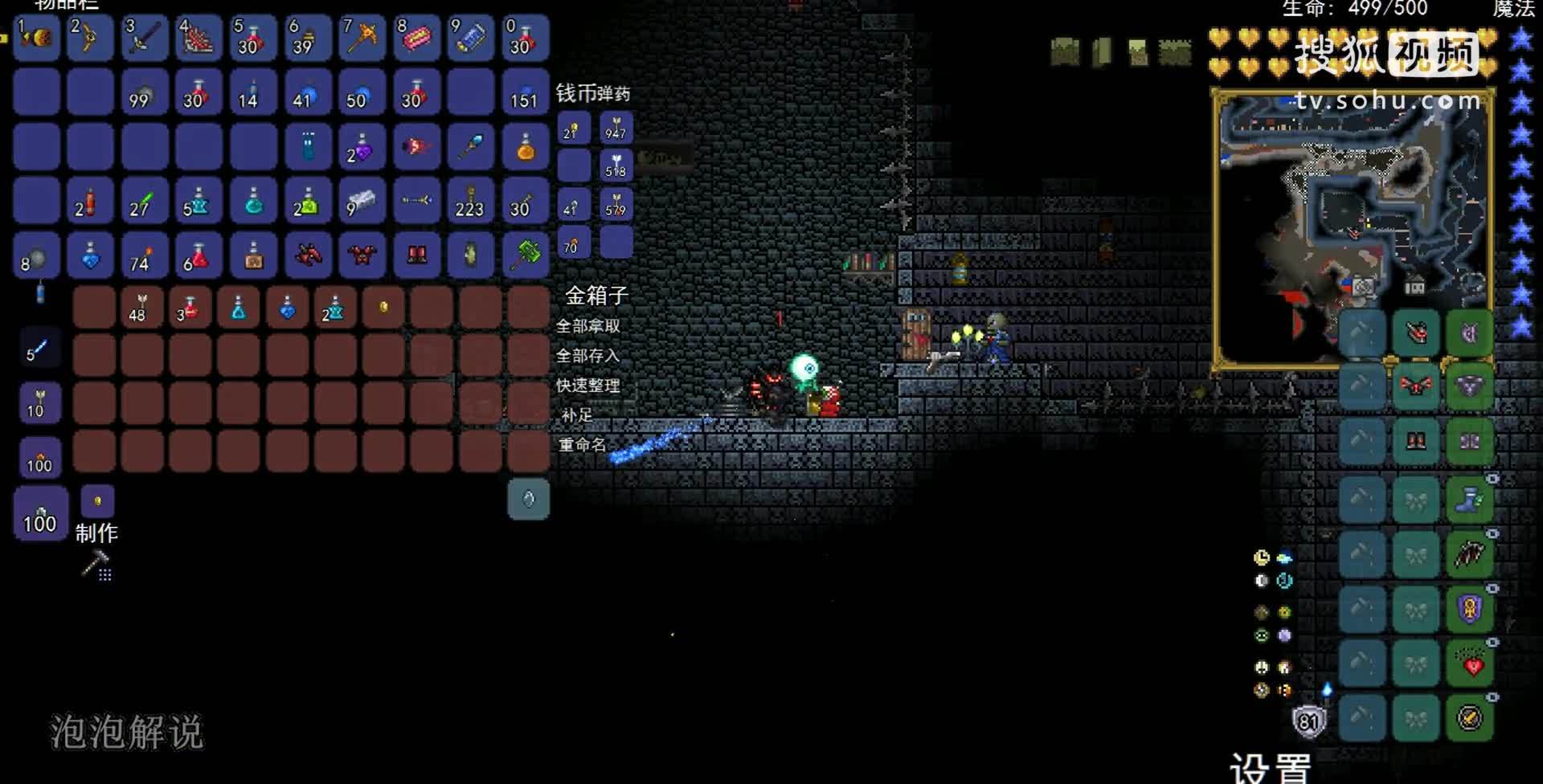Pick the bow in hotbar slot 2
Image resolution: width=1543 pixels, height=784 pixels.
click(89, 38)
